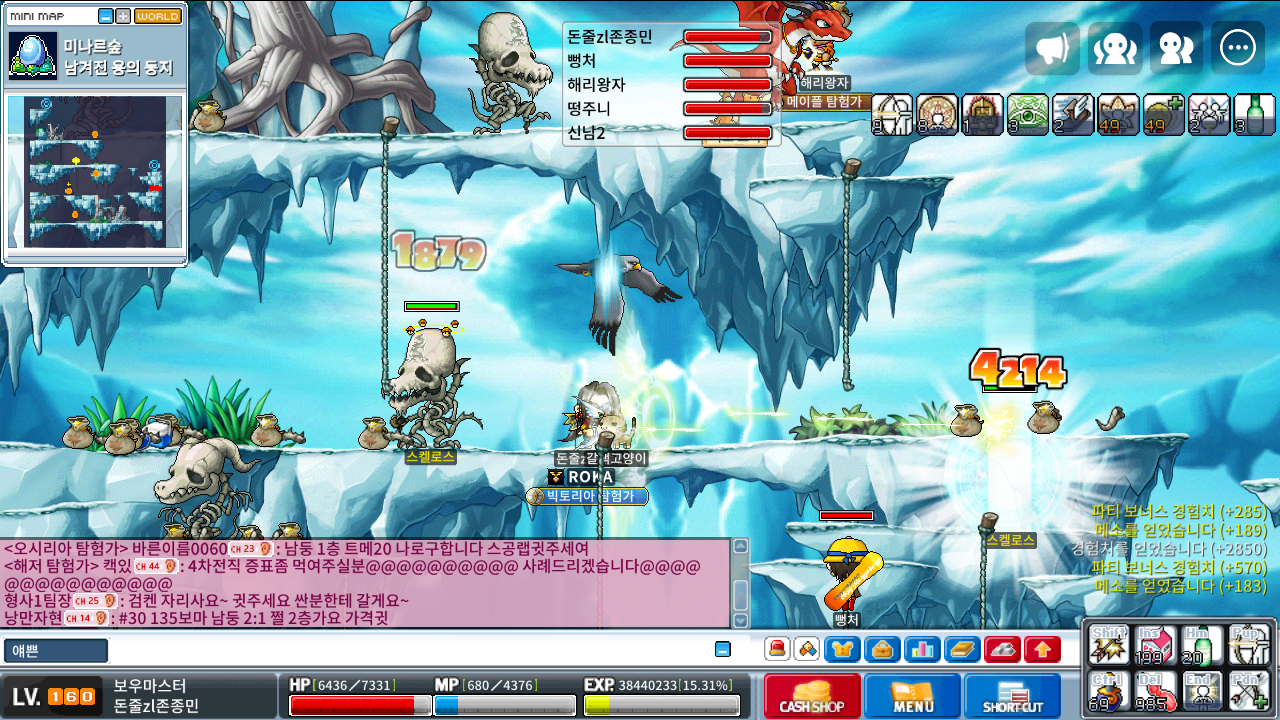Open the three-dots more options button
The height and width of the screenshot is (720, 1280).
1238,49
